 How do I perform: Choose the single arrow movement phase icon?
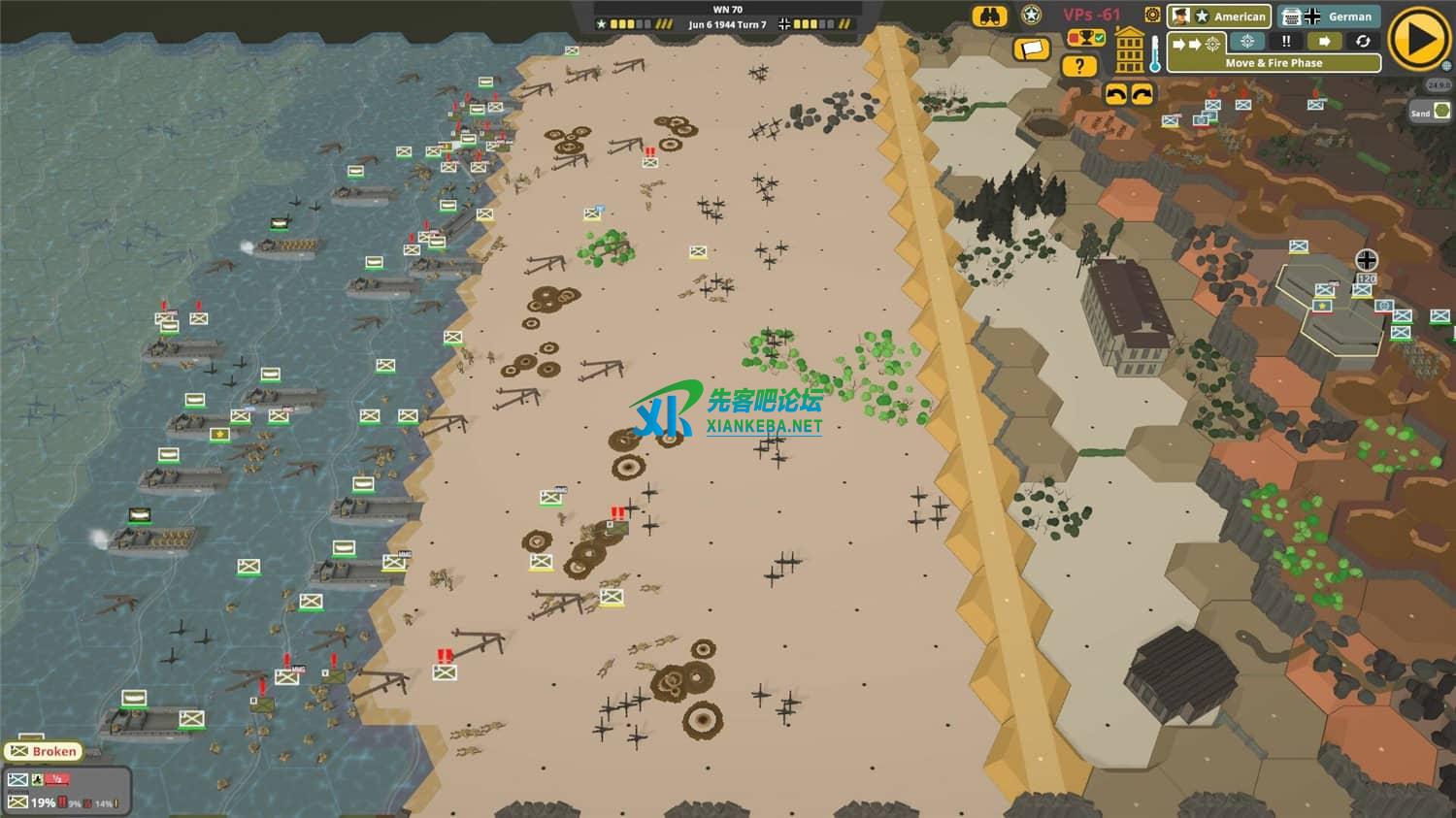[x=1323, y=42]
